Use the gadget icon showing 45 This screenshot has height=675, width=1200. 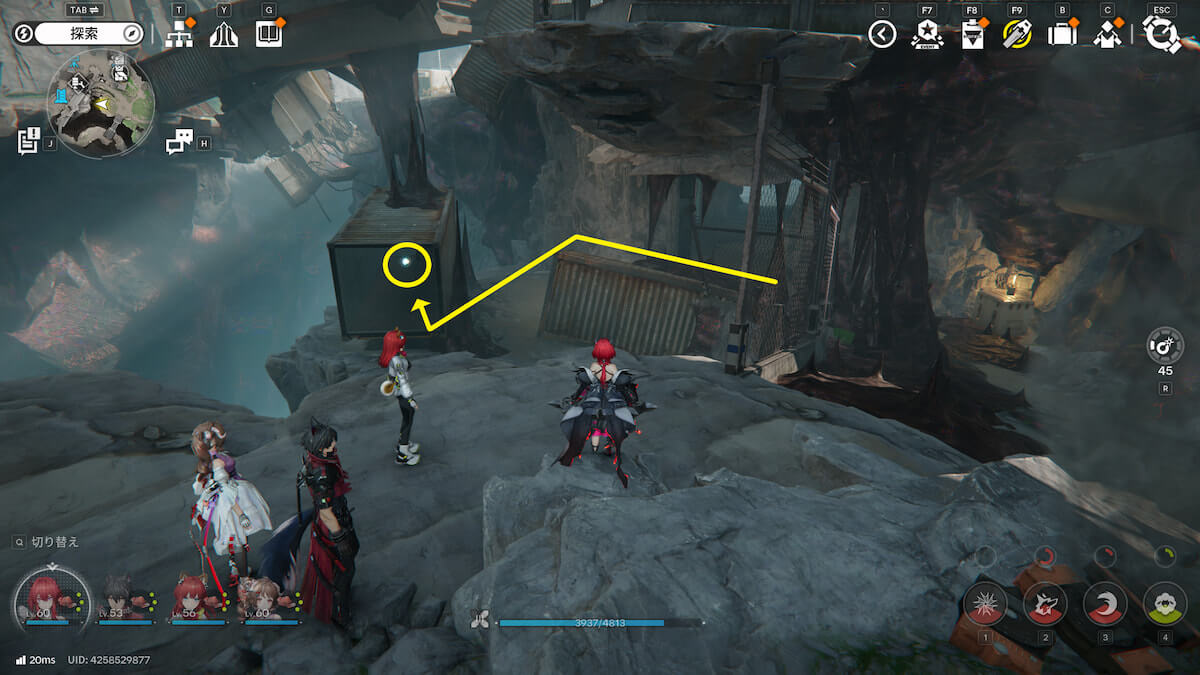[1165, 346]
